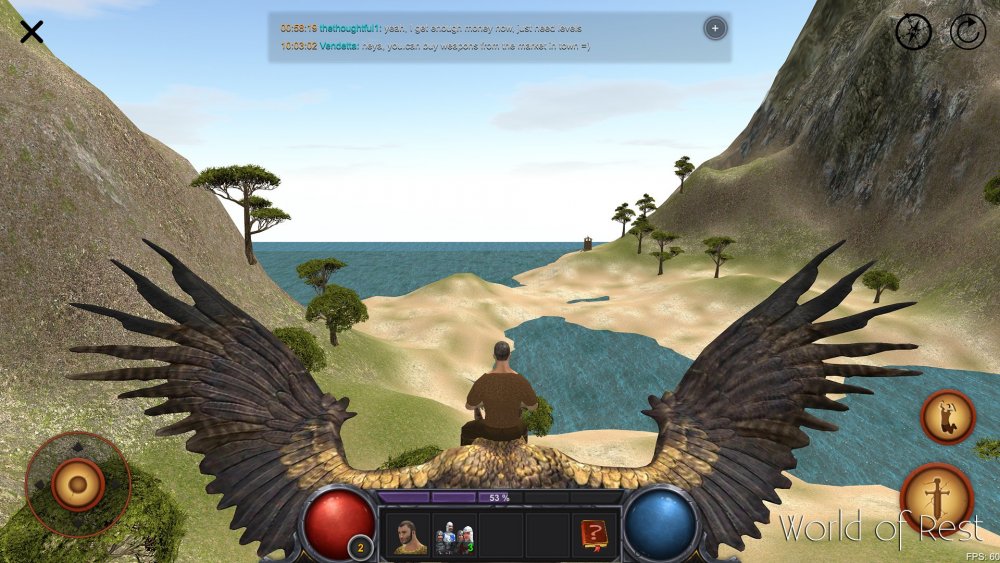Select the bearded hero portrait slot
Image resolution: width=1000 pixels, height=563 pixels.
[x=406, y=537]
